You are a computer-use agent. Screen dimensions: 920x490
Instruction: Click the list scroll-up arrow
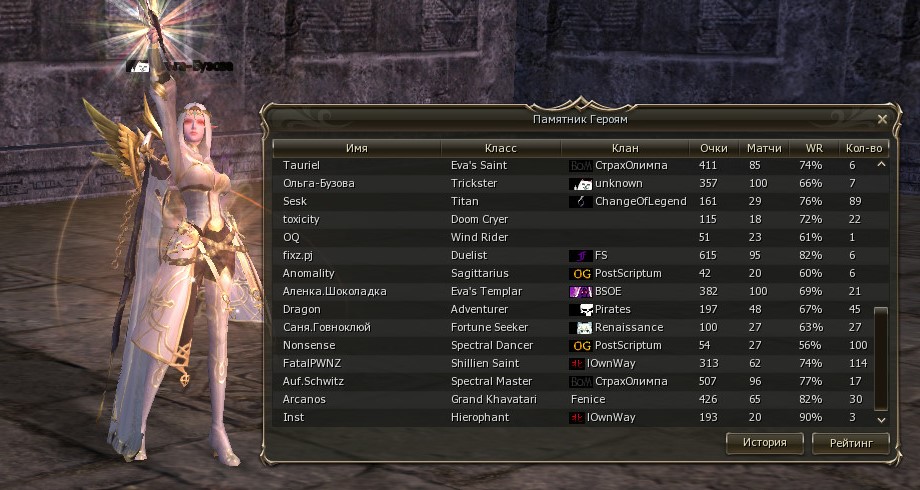(881, 164)
